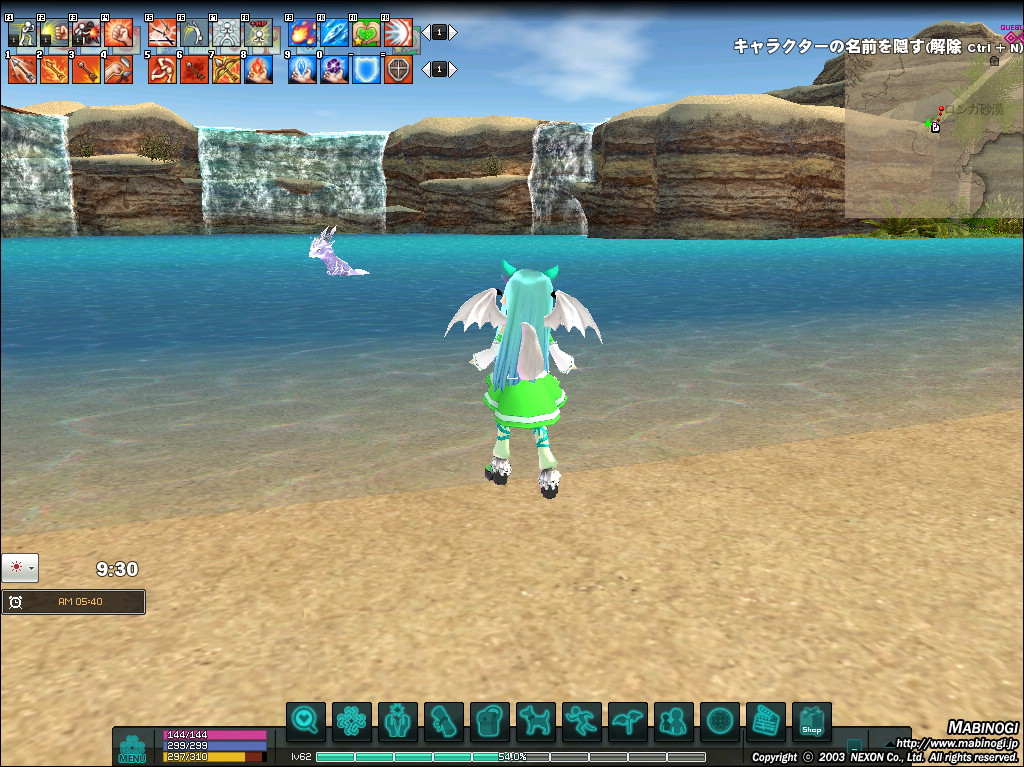Screen dimensions: 1024x767
Task: Activate the fist smash skill on F4
Action: 118,33
